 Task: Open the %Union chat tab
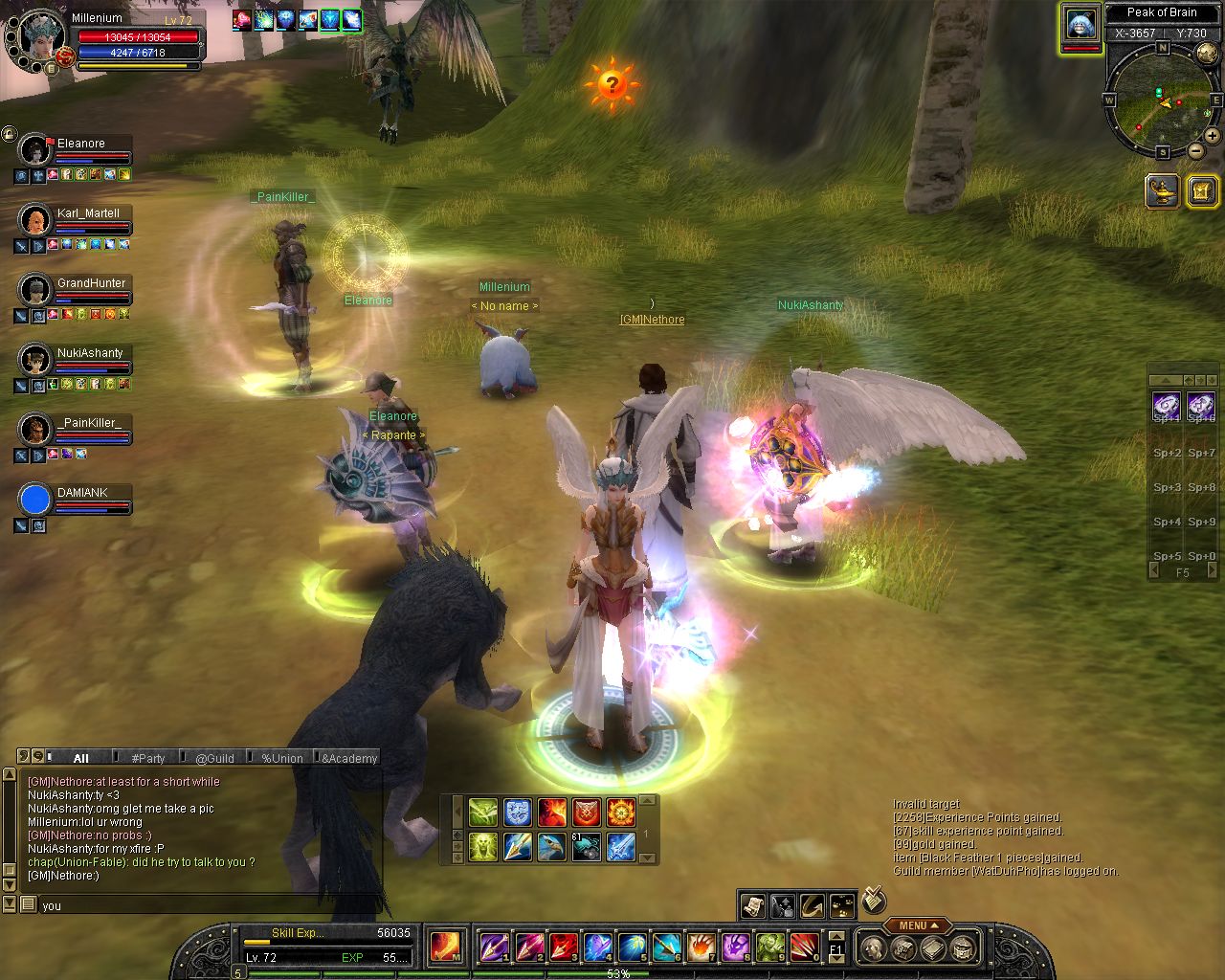[281, 758]
